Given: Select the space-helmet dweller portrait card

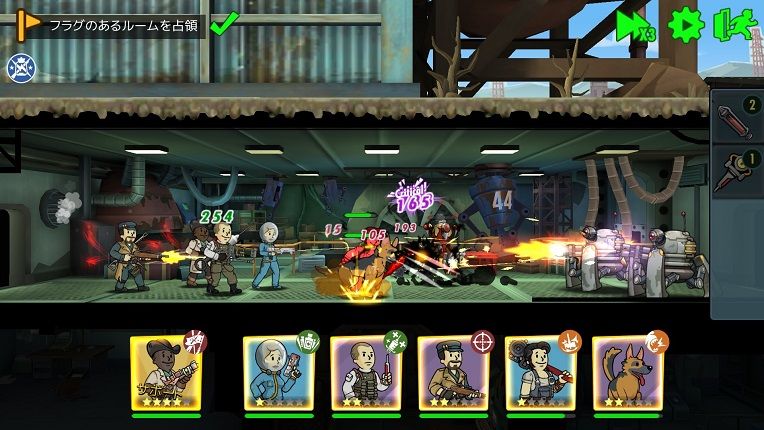Looking at the screenshot, I should tap(278, 372).
